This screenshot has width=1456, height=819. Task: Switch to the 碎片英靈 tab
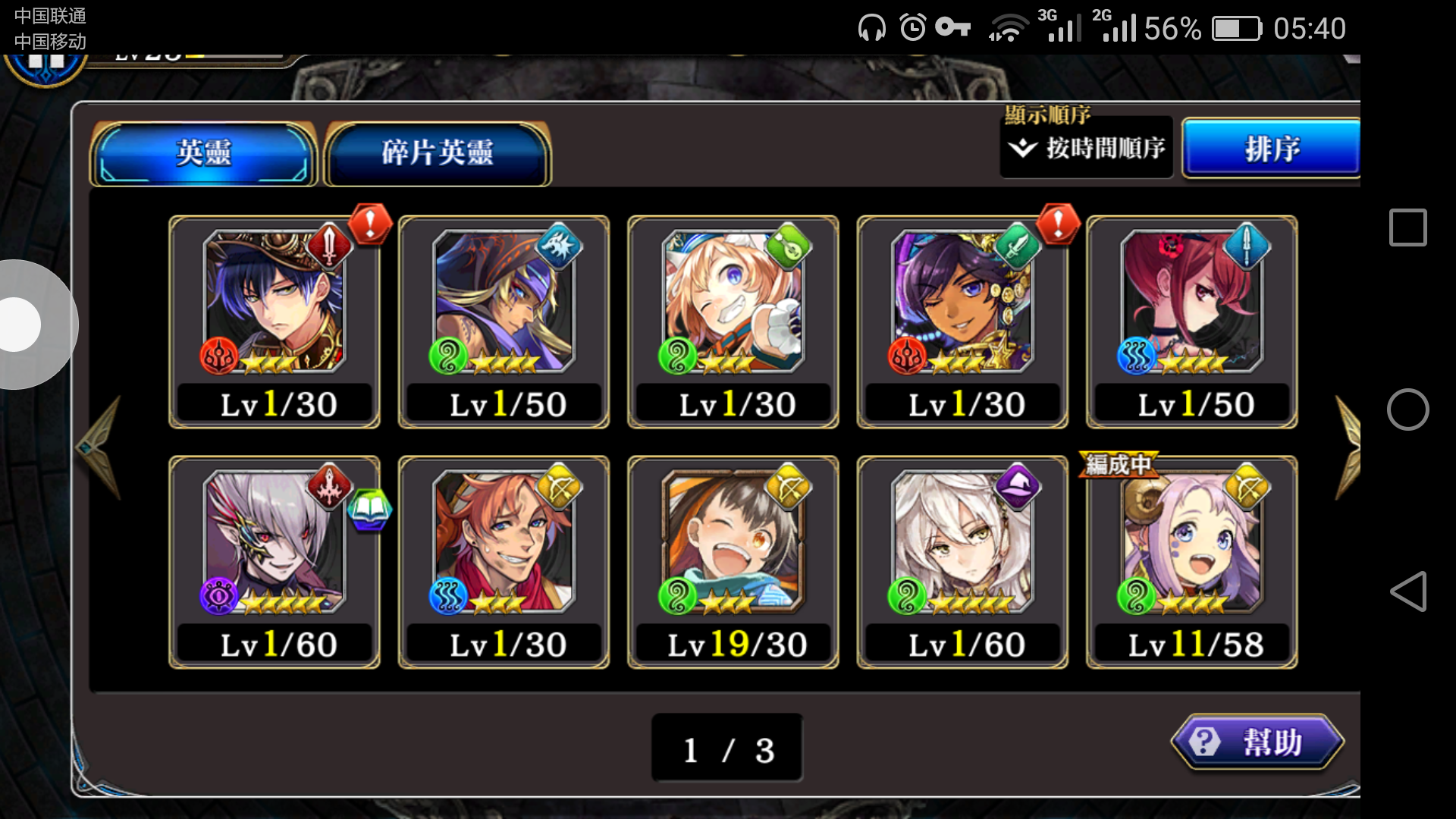coord(438,151)
